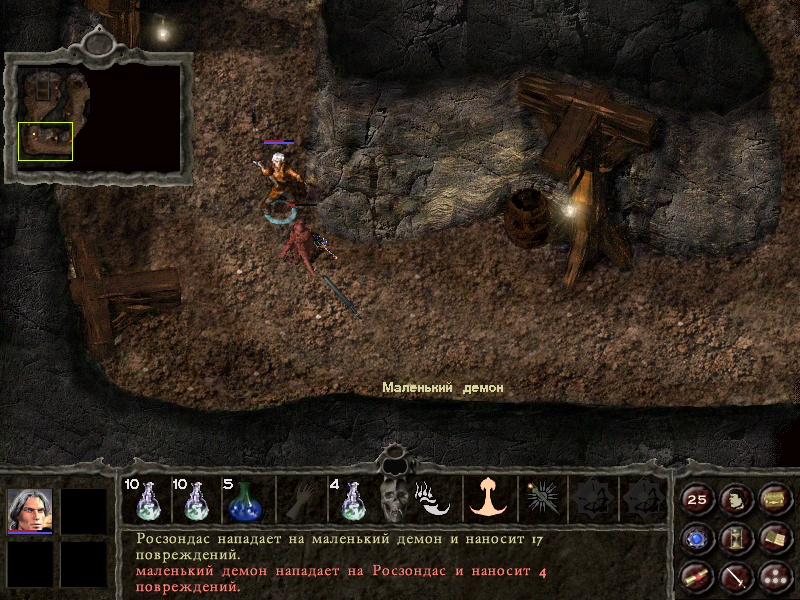
Task: Click the hourglass button
Action: pyautogui.click(x=735, y=539)
